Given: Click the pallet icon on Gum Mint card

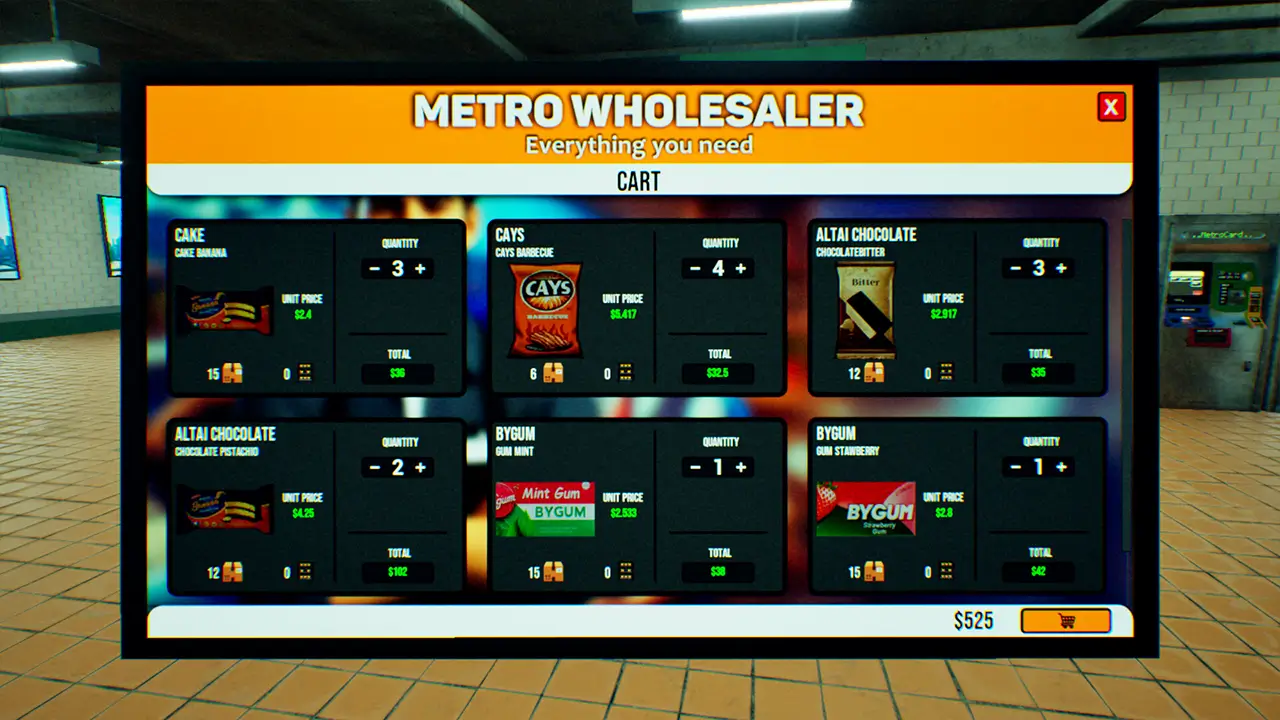Looking at the screenshot, I should (625, 572).
